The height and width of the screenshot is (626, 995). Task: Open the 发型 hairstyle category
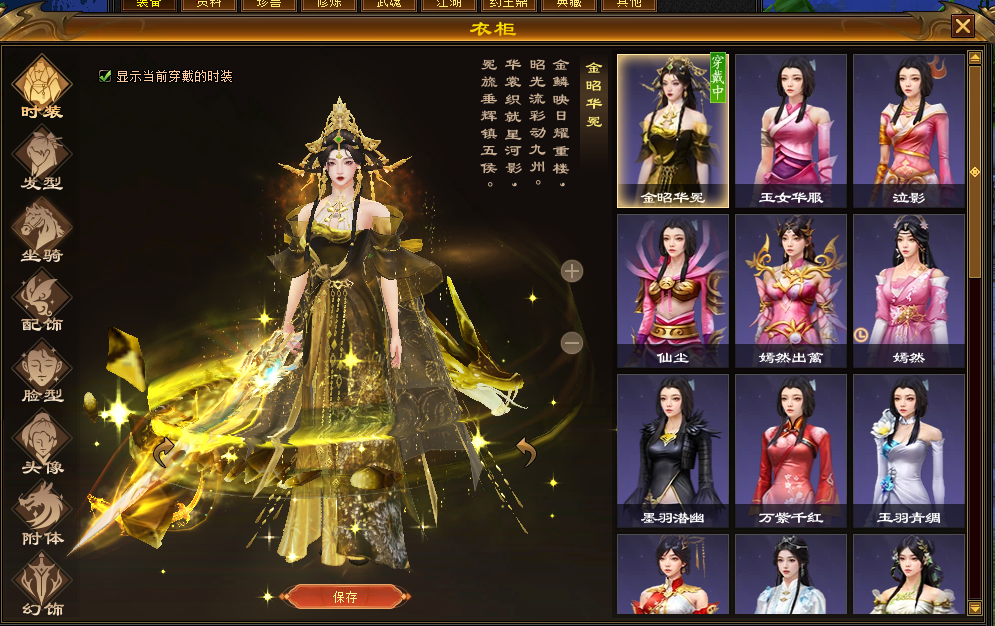41,159
